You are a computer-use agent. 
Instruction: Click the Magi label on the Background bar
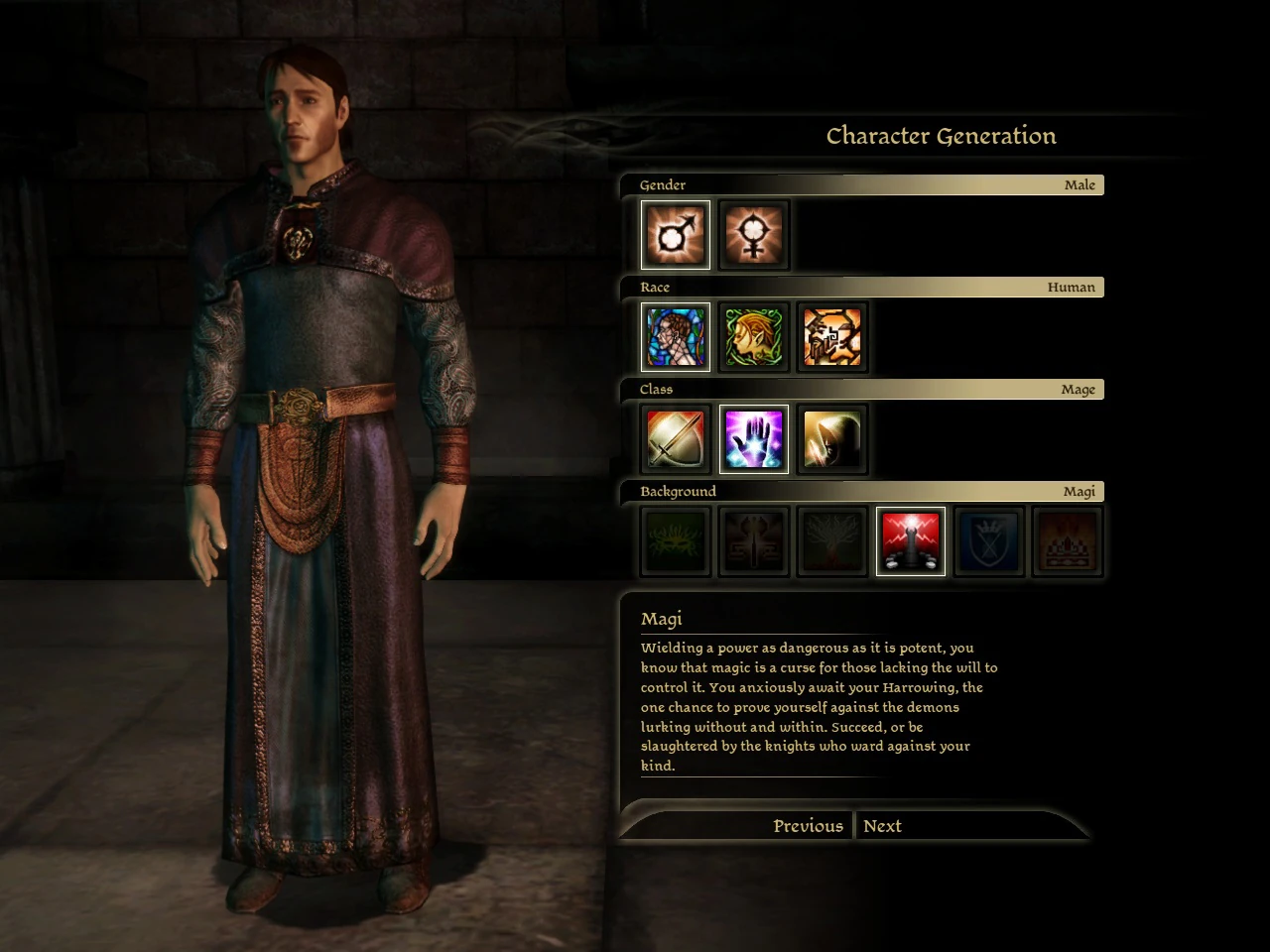1079,491
